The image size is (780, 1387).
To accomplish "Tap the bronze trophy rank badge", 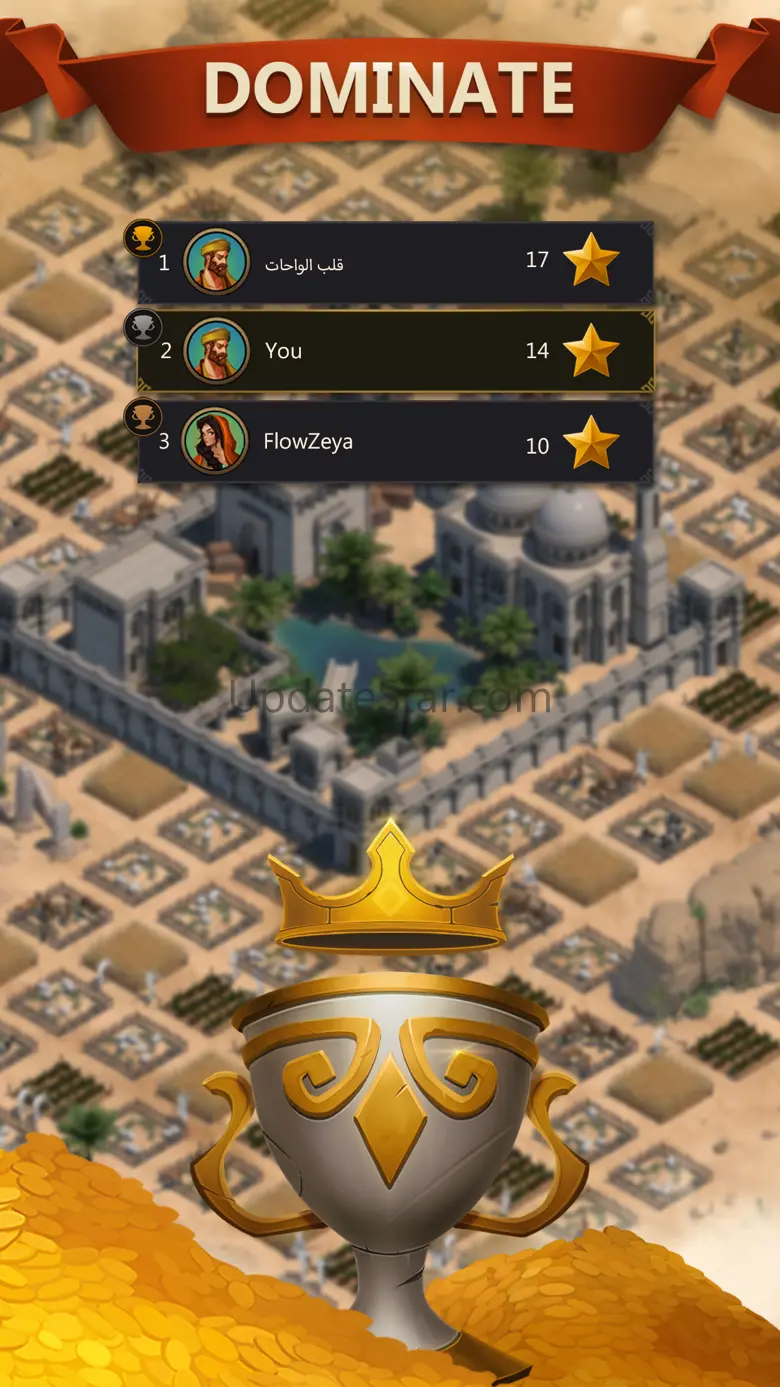I will point(143,416).
